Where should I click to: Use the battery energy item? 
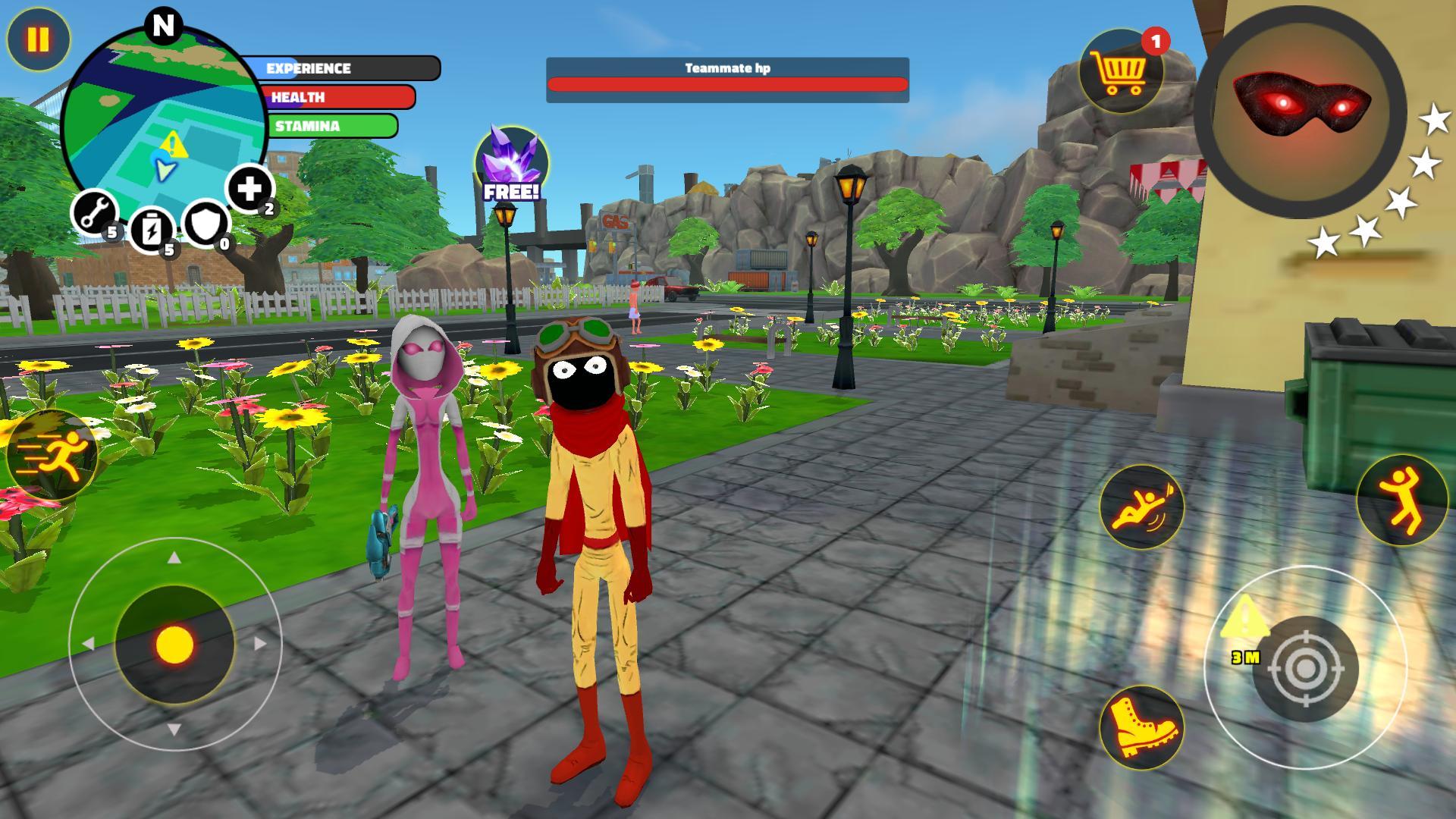152,229
